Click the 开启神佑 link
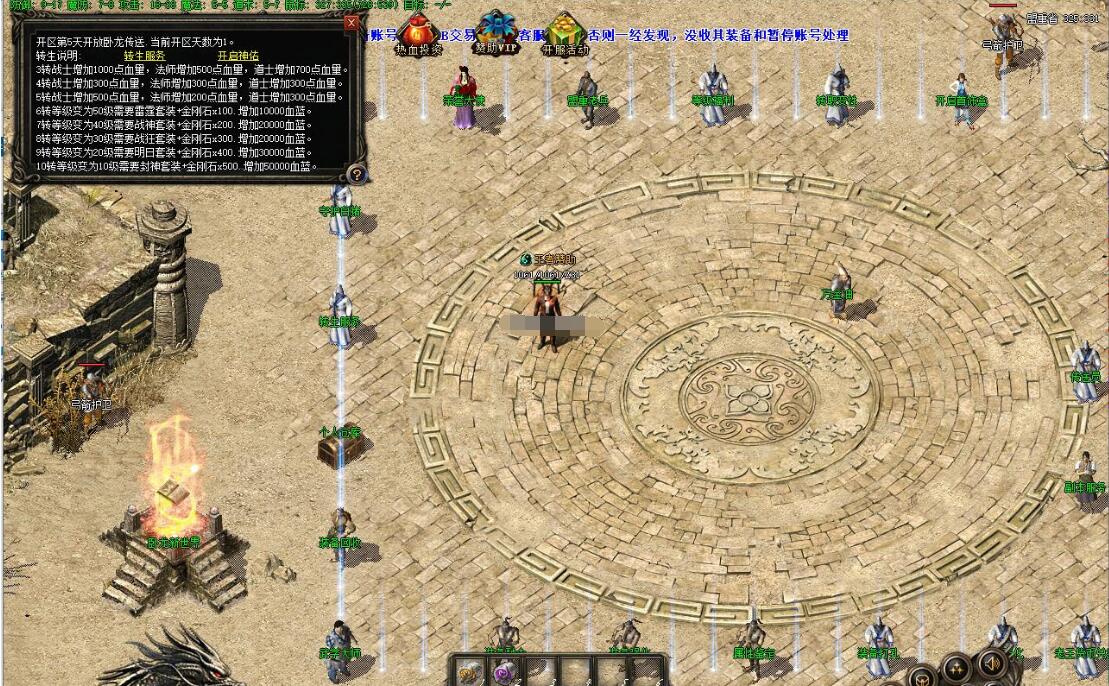 coord(238,56)
